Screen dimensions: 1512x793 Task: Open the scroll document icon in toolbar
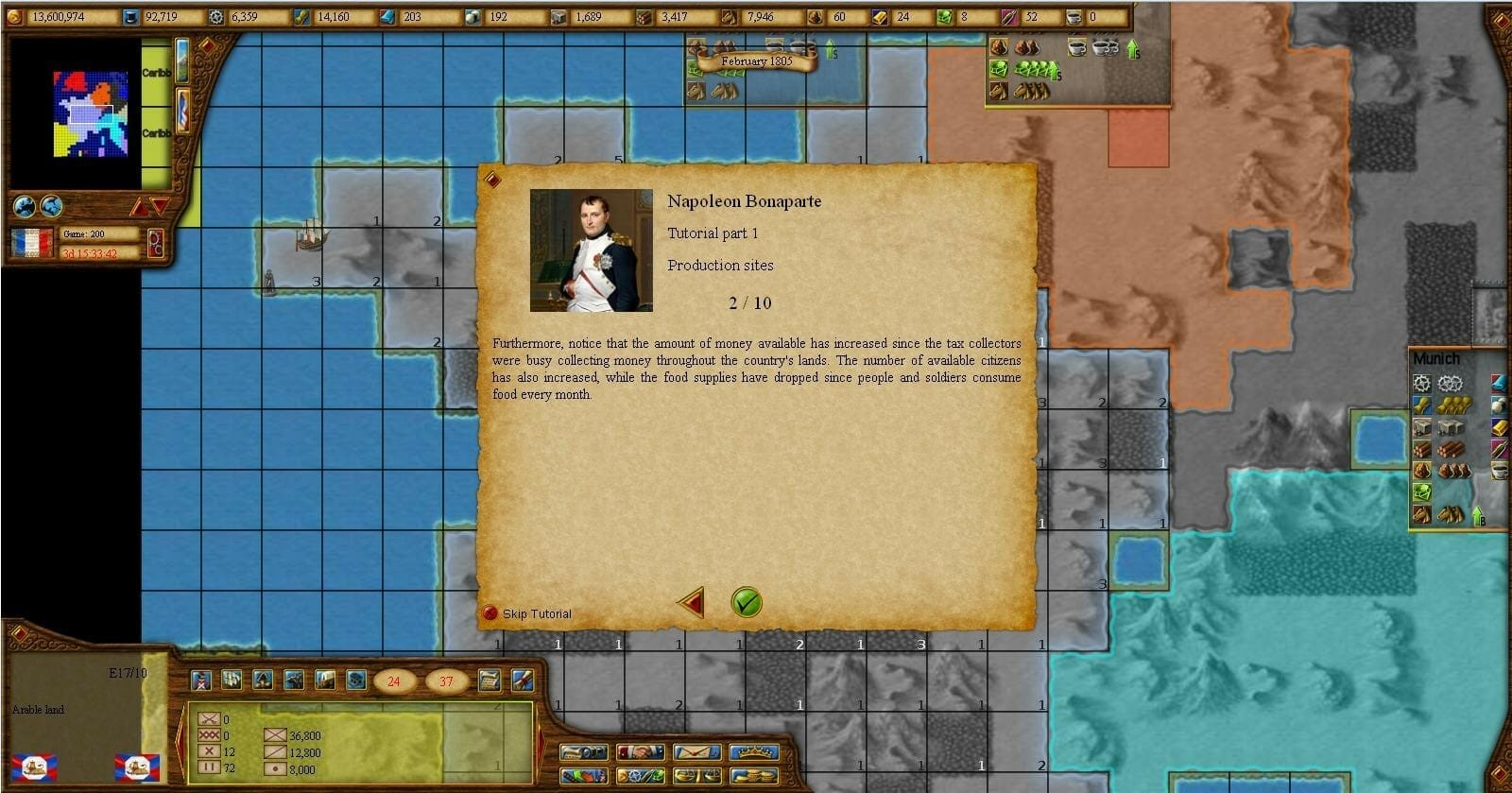click(490, 680)
